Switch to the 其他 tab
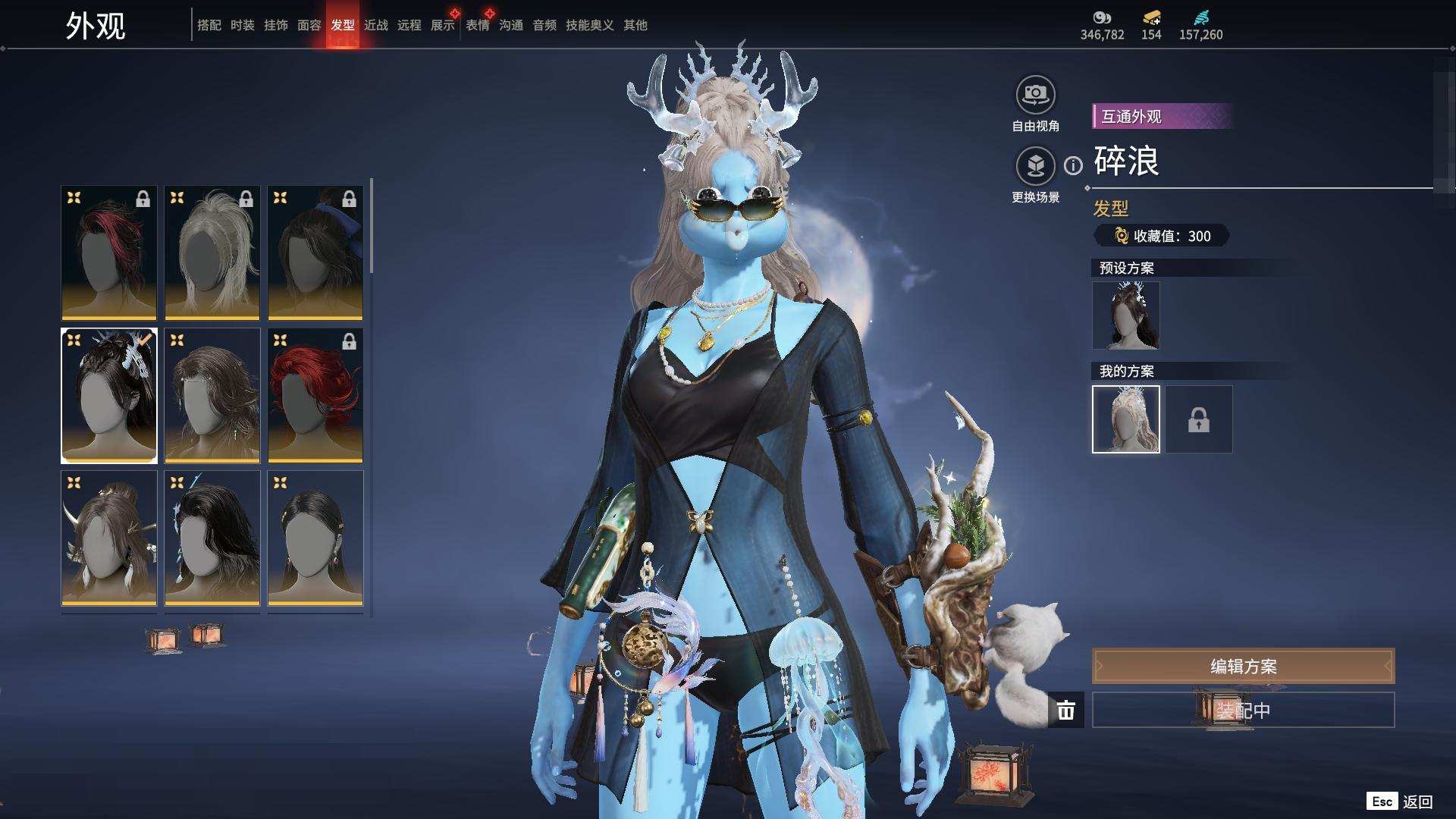 click(x=635, y=25)
